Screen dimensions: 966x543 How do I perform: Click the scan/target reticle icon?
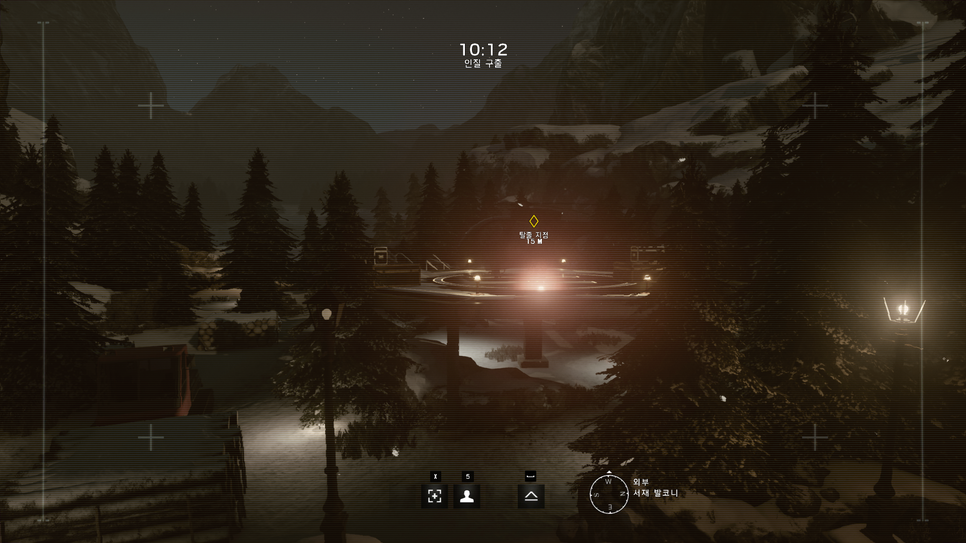pyautogui.click(x=435, y=496)
